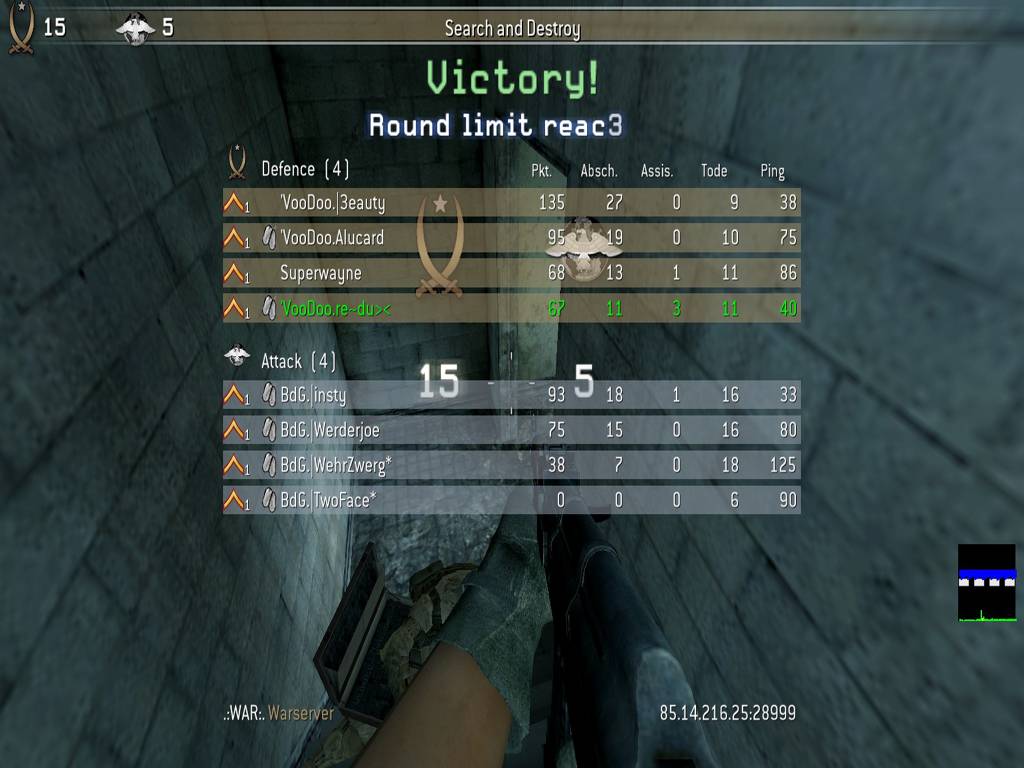Click the Attack team header
The image size is (1024, 768).
[298, 360]
